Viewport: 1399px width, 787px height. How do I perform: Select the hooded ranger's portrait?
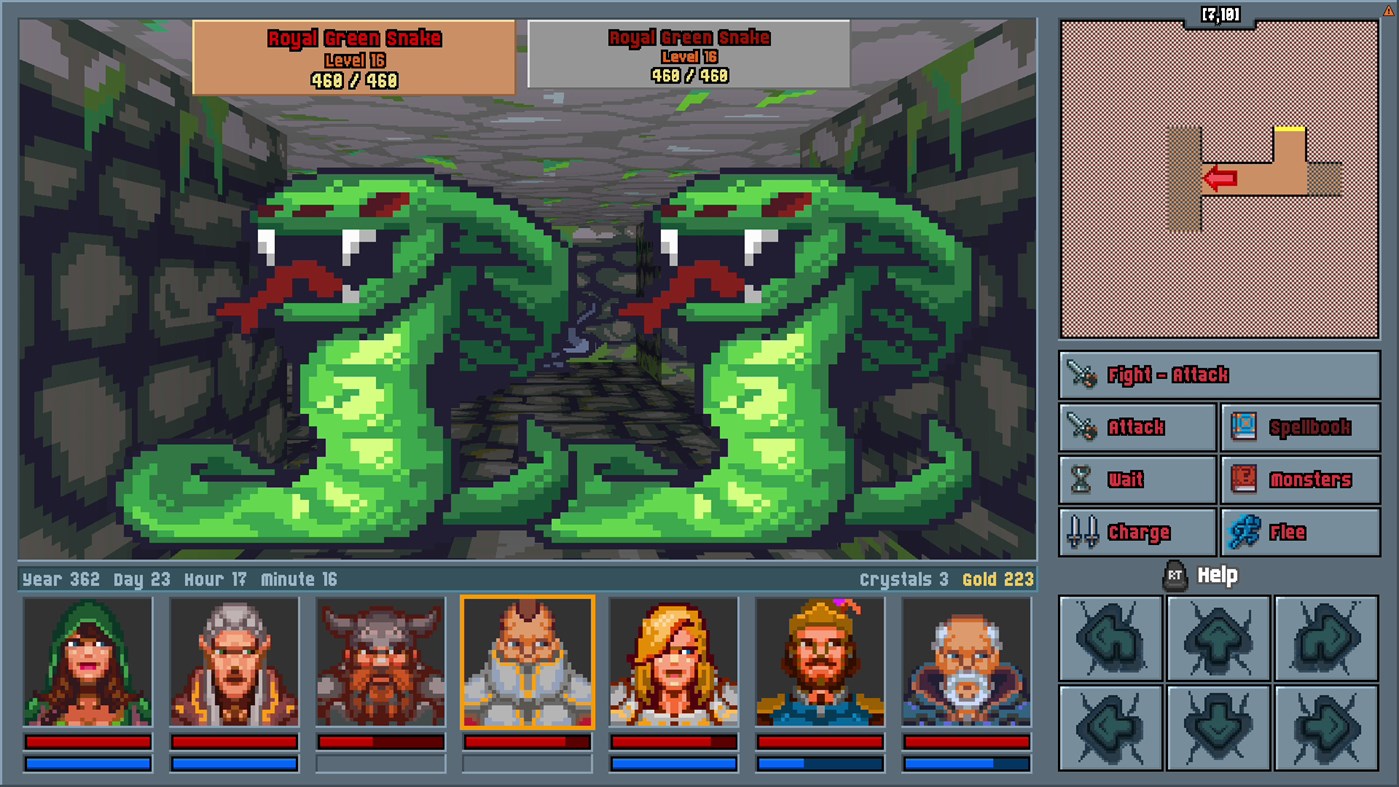86,662
